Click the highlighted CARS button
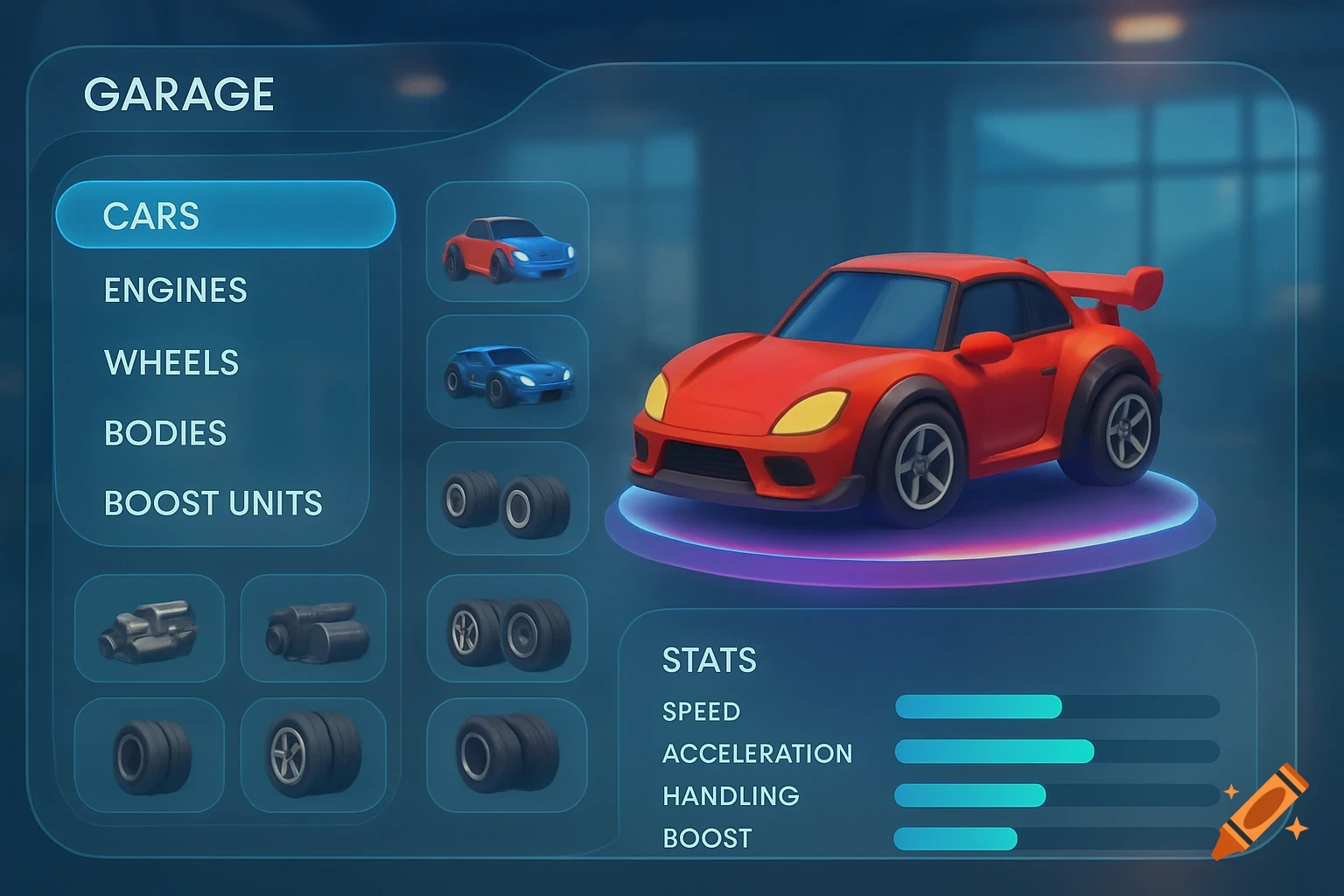This screenshot has height=896, width=1344. (224, 215)
